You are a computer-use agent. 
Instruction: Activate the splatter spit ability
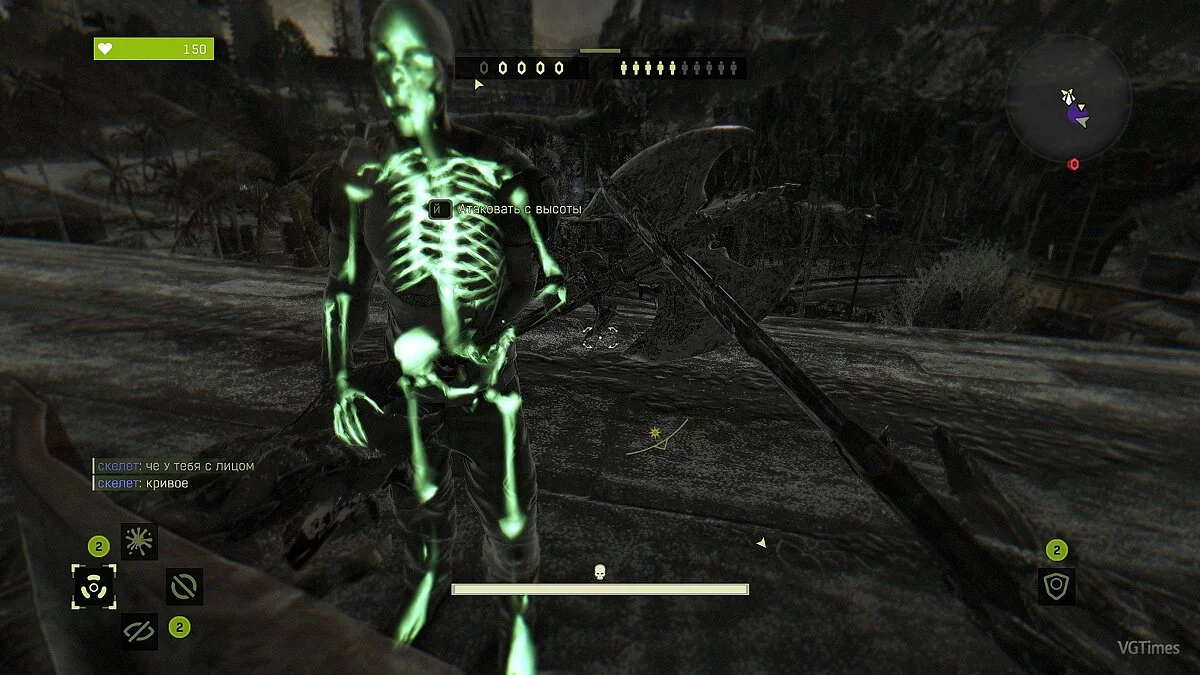click(x=139, y=542)
